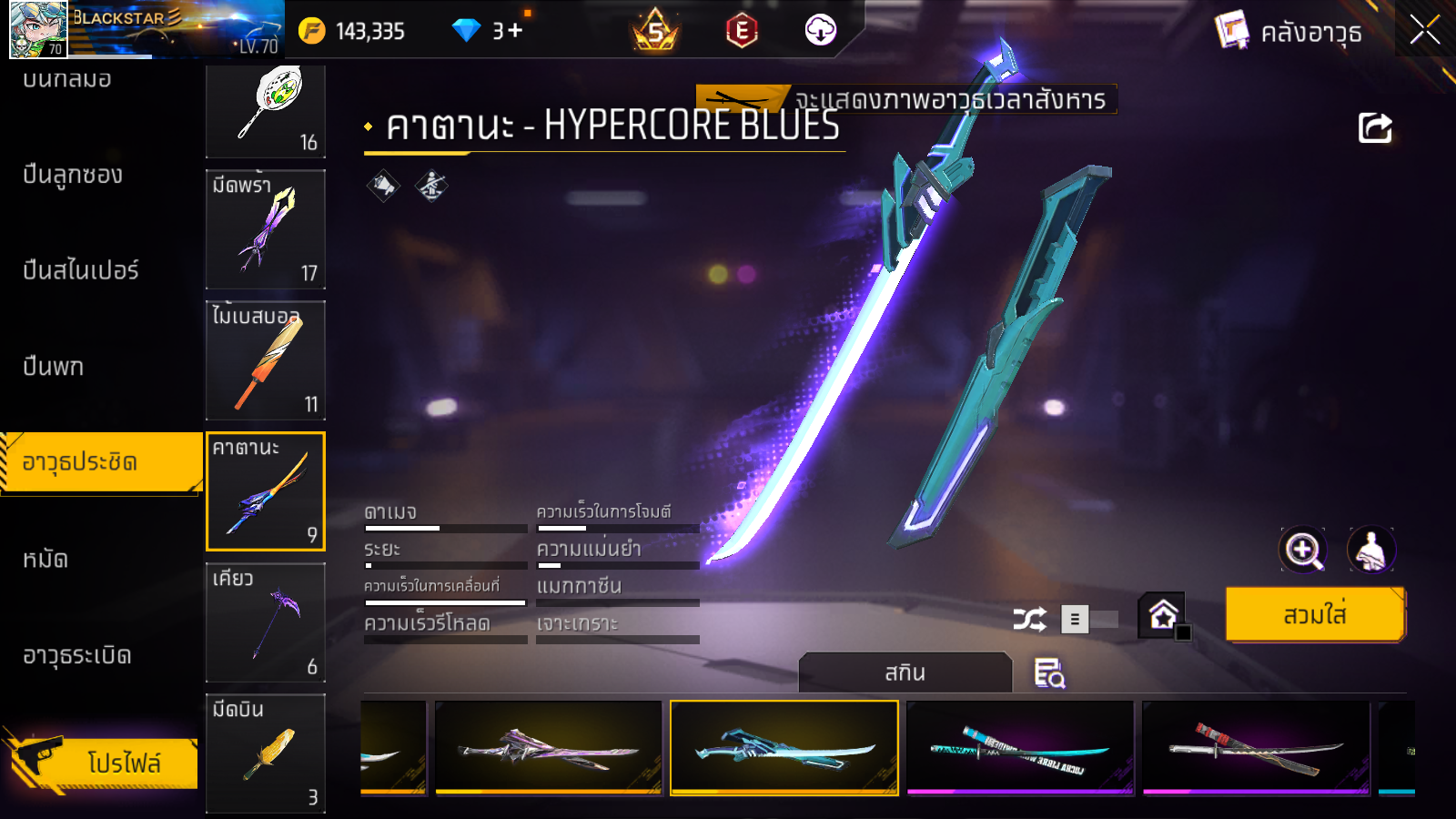Toggle the random skin shuffle switch
This screenshot has height=819, width=1456.
[x=1089, y=620]
